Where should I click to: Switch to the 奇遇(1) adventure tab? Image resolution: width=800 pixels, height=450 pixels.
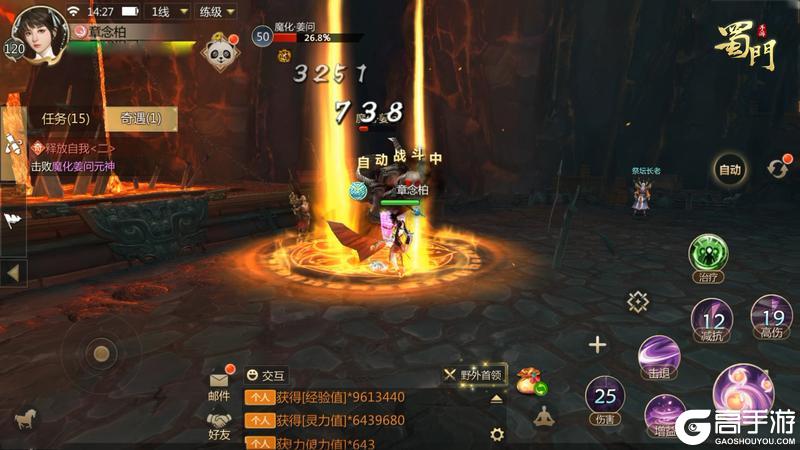coord(141,118)
